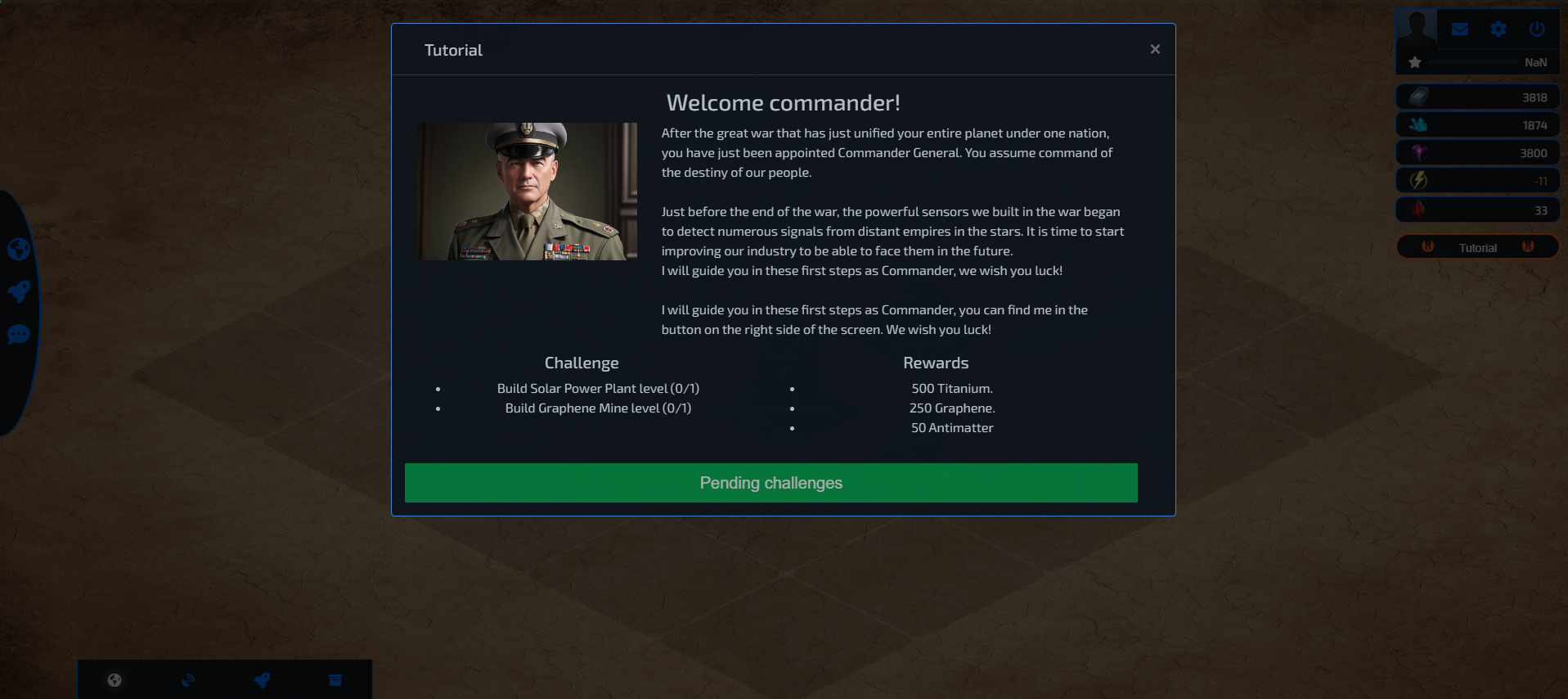Check the titanium resource showing 3818
This screenshot has width=1568, height=699.
[x=1476, y=97]
